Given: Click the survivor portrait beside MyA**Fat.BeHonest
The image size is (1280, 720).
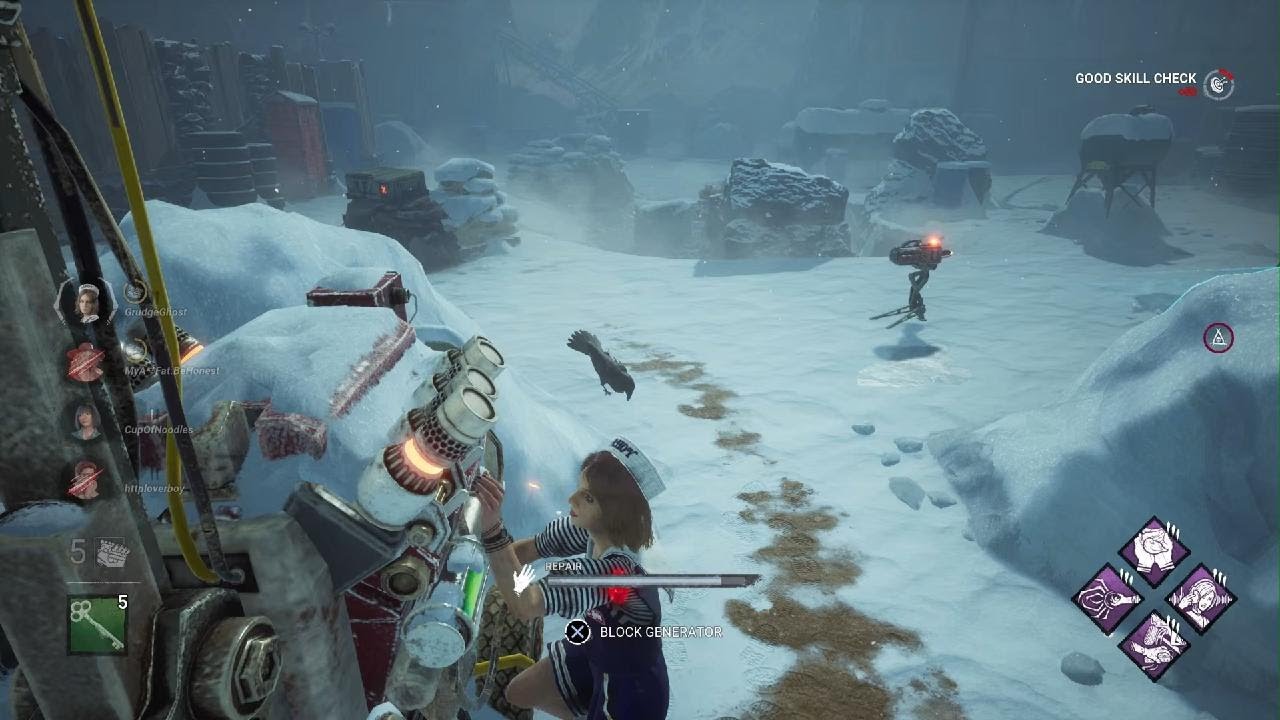Looking at the screenshot, I should (87, 361).
